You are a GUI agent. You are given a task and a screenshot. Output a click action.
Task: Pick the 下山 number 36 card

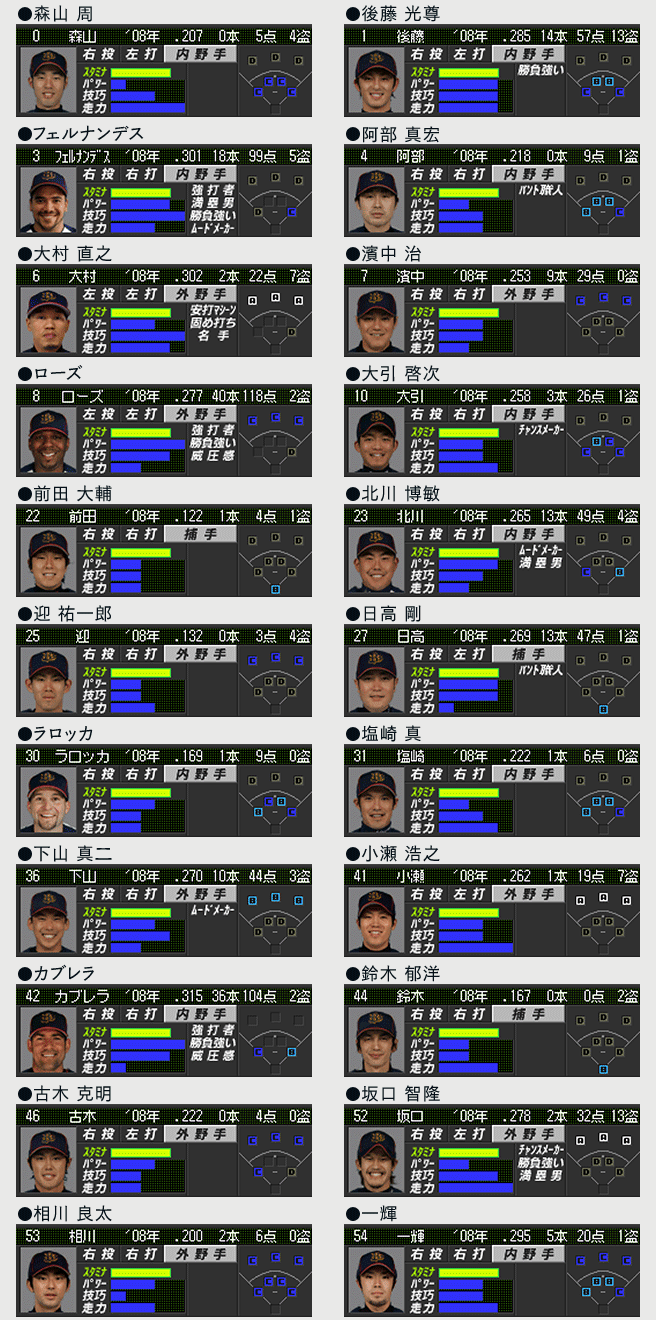coord(164,911)
